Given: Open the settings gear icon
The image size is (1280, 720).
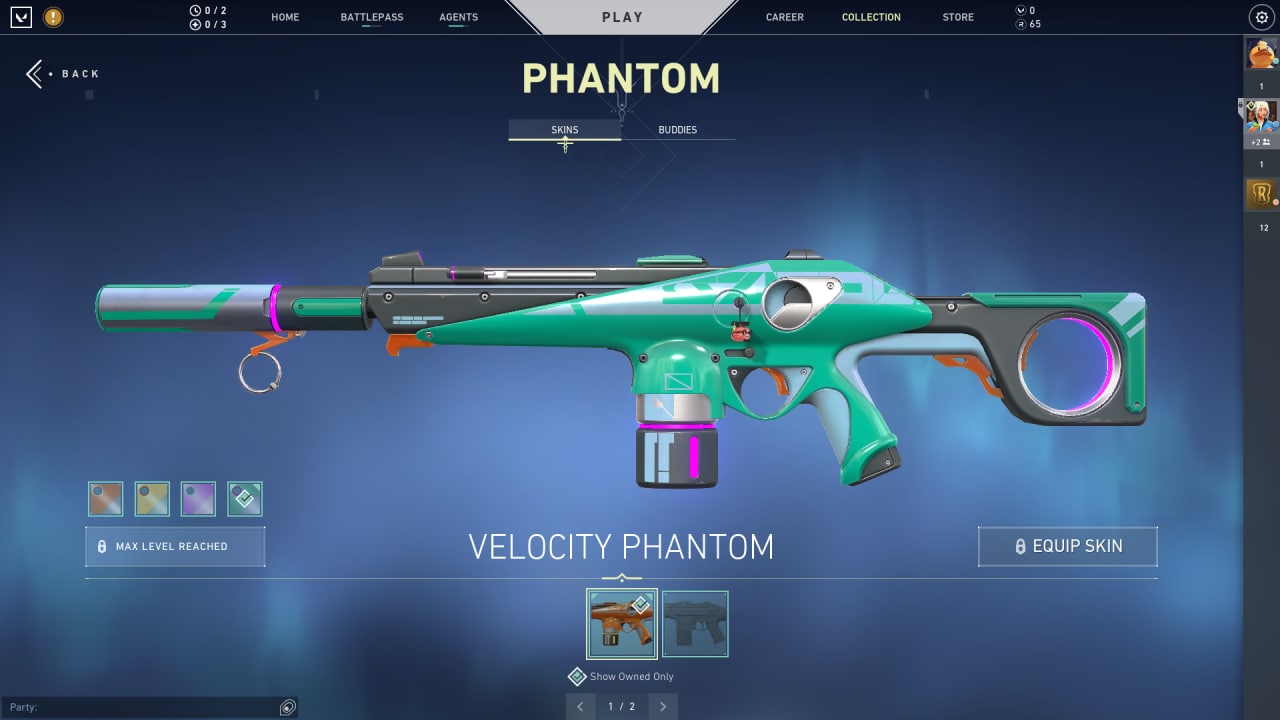Looking at the screenshot, I should click(x=1261, y=17).
